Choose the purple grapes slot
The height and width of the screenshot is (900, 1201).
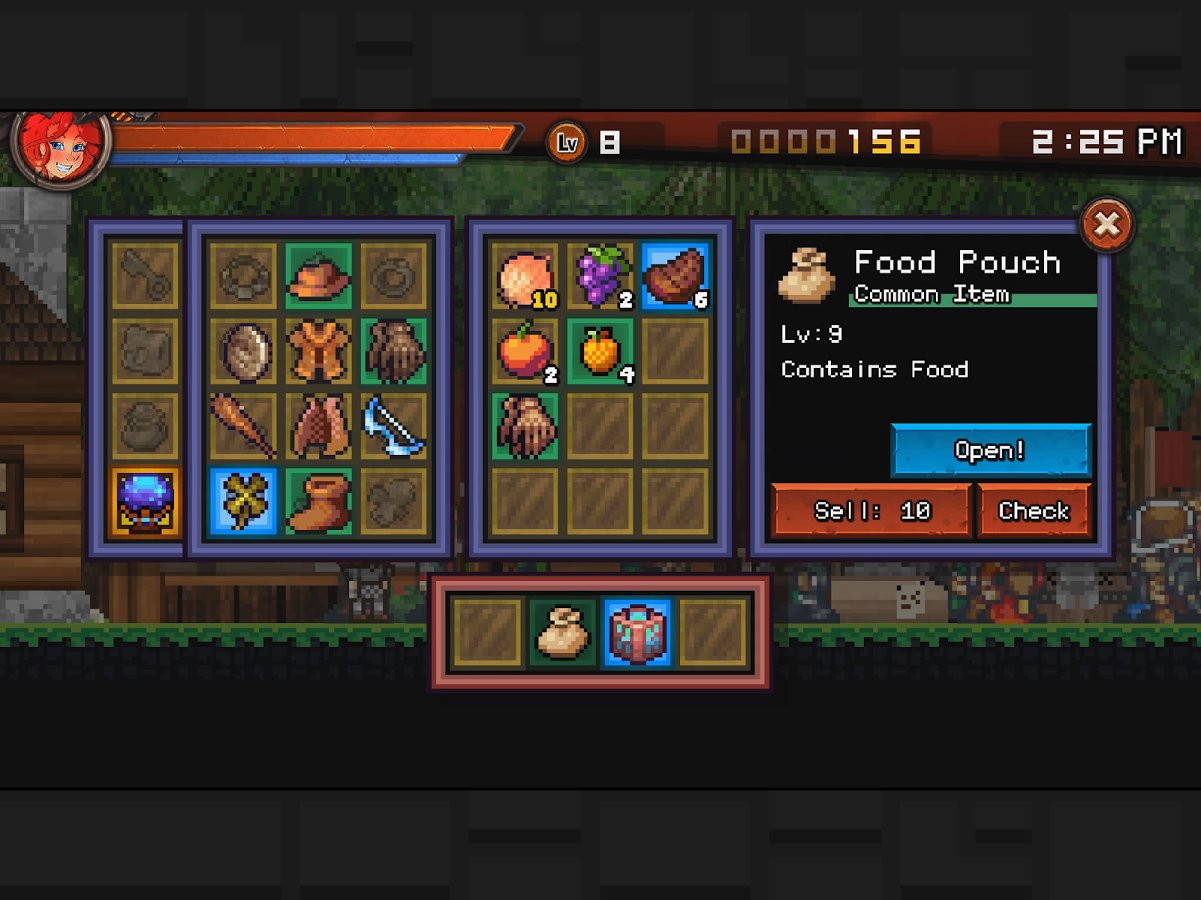tap(600, 276)
